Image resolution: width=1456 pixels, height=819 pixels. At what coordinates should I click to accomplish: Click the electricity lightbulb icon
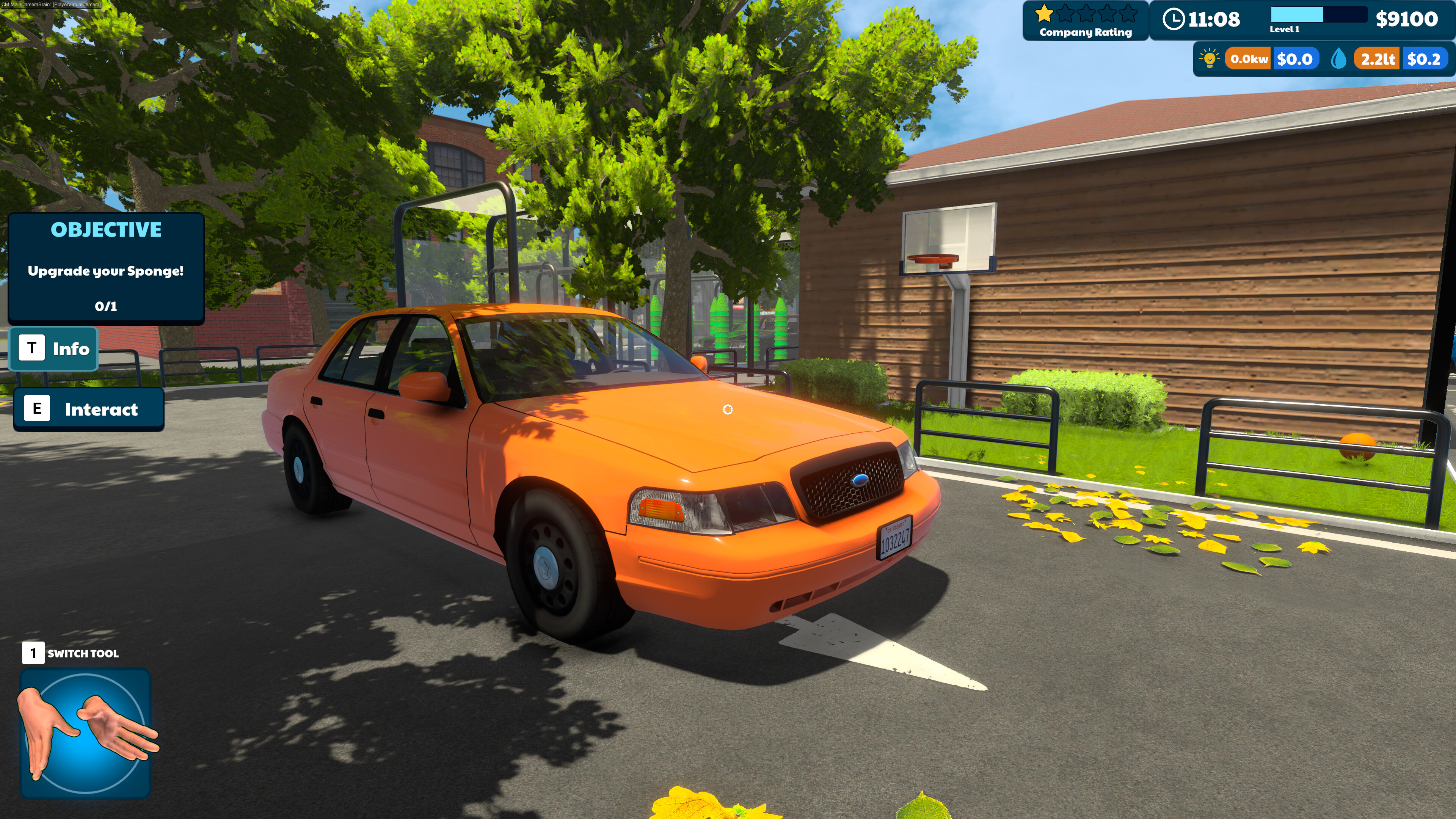tap(1210, 59)
